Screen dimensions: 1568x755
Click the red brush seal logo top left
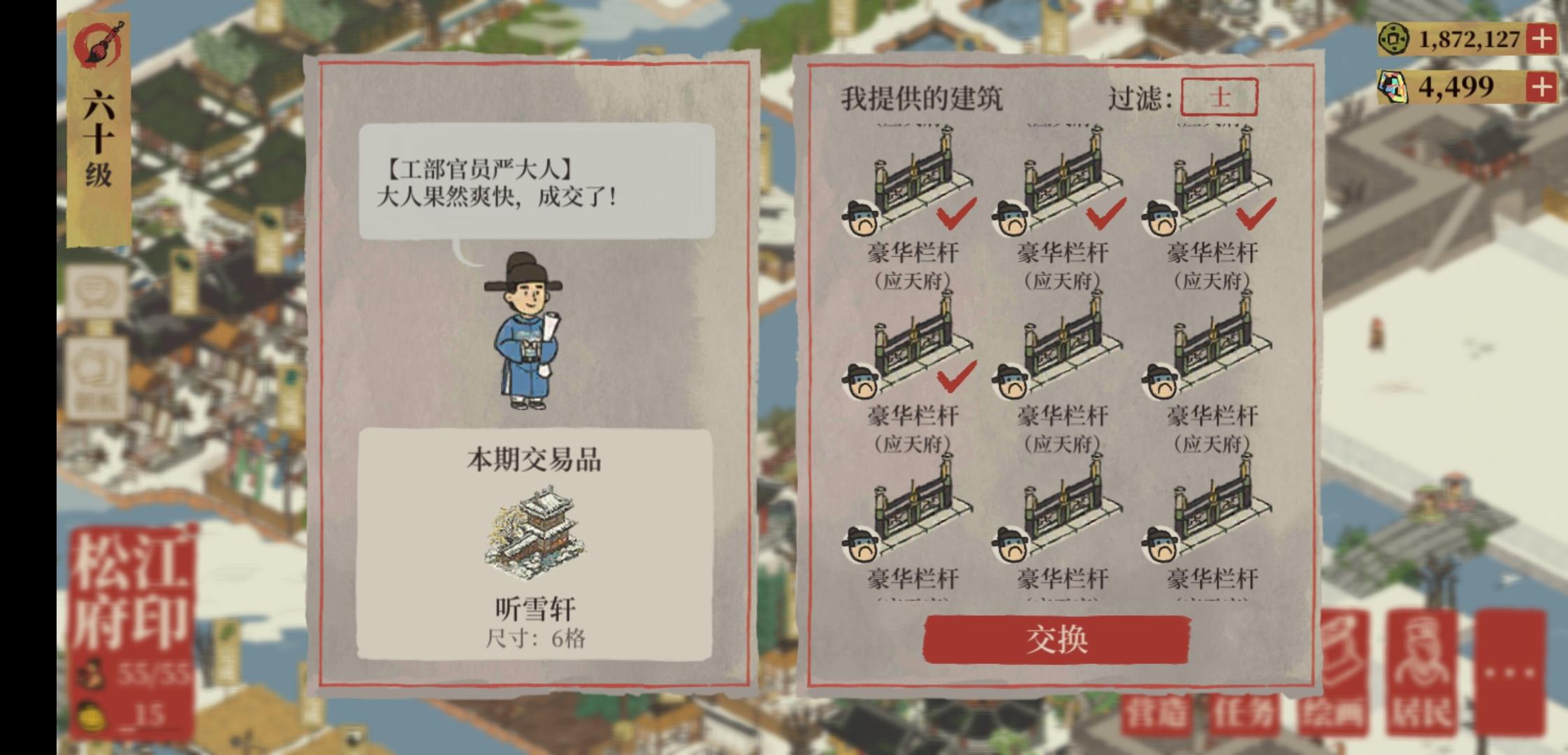[98, 42]
